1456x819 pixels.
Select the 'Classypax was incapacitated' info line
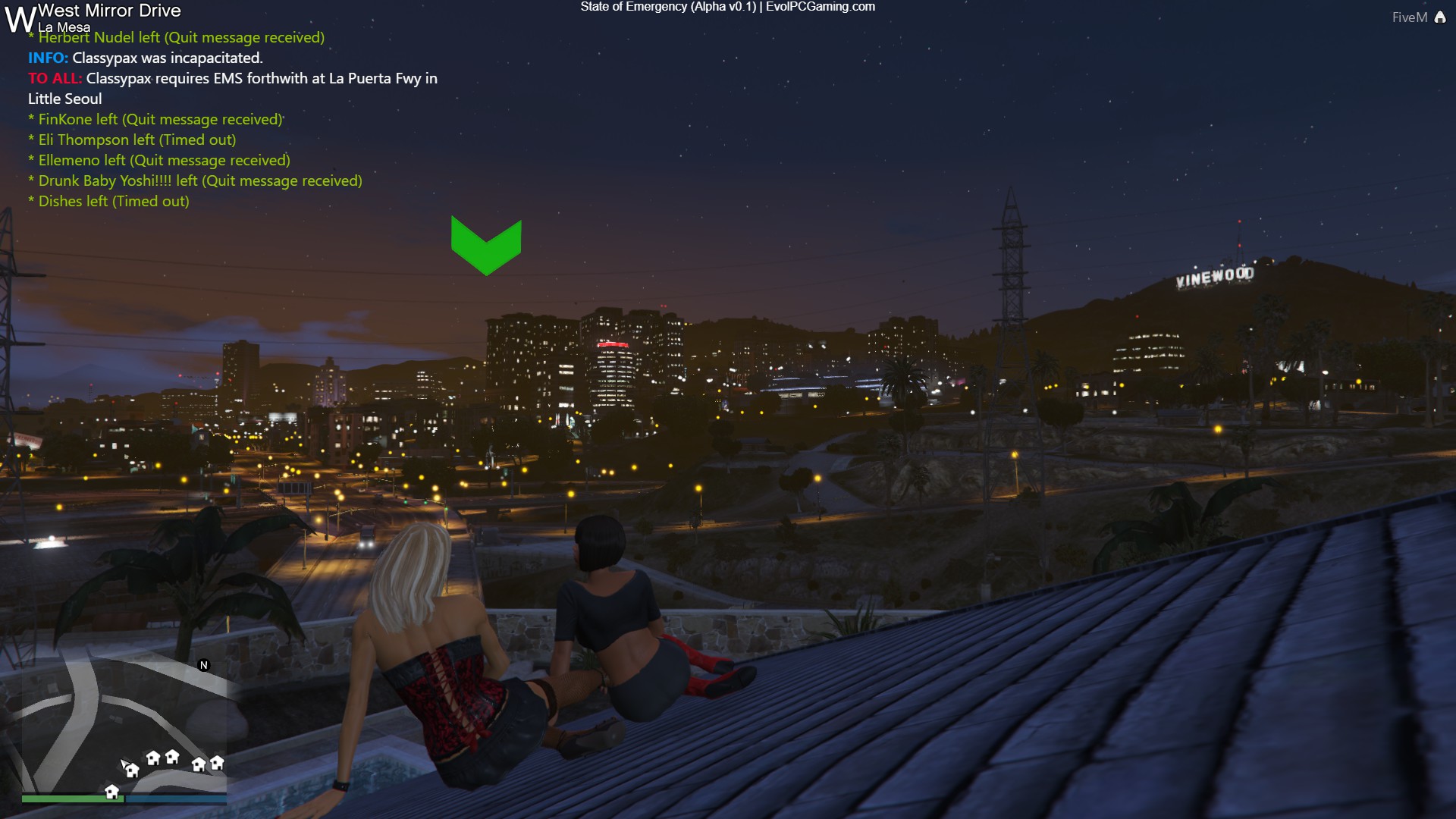(145, 58)
